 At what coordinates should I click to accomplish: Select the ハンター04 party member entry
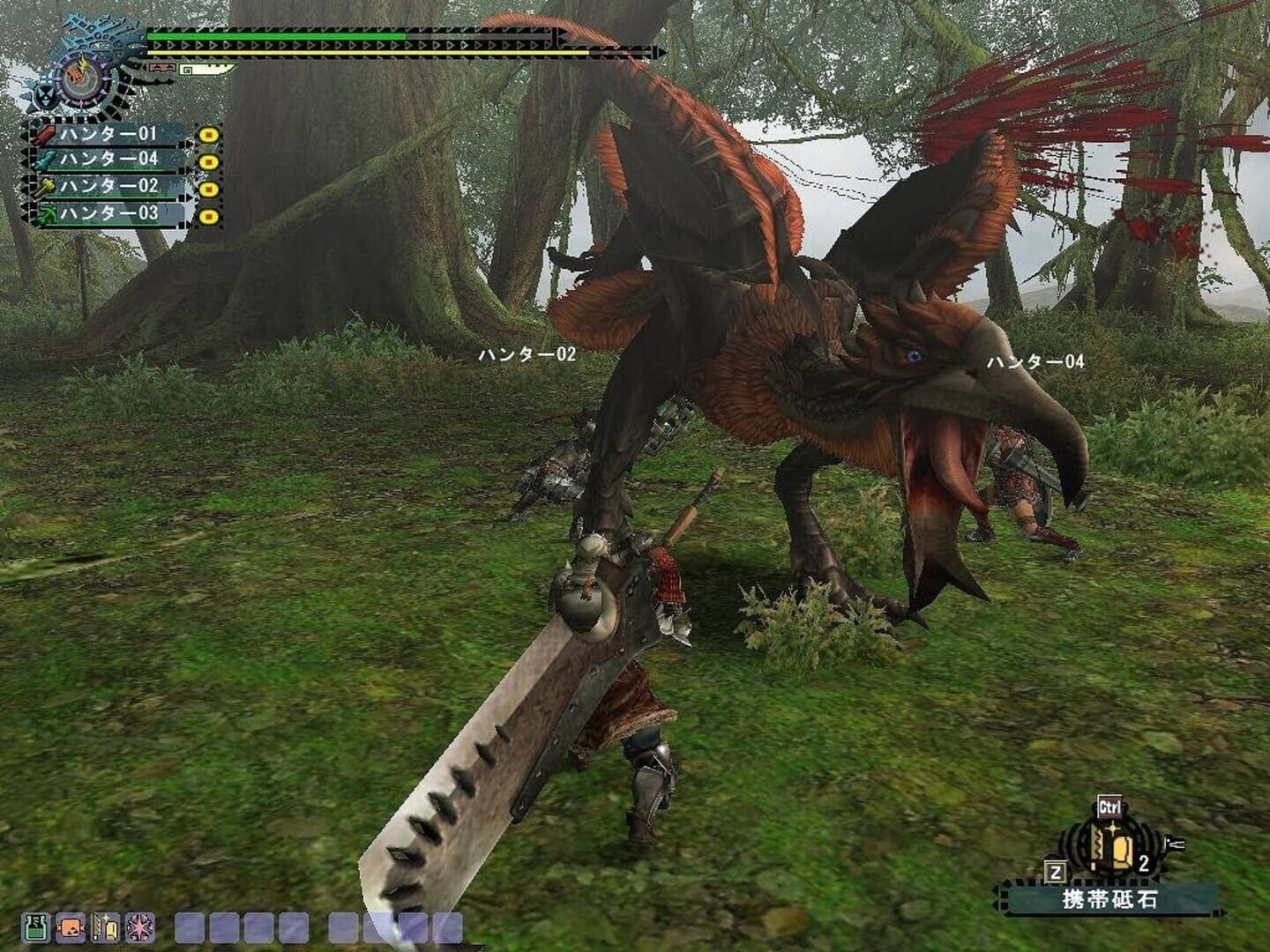[110, 160]
